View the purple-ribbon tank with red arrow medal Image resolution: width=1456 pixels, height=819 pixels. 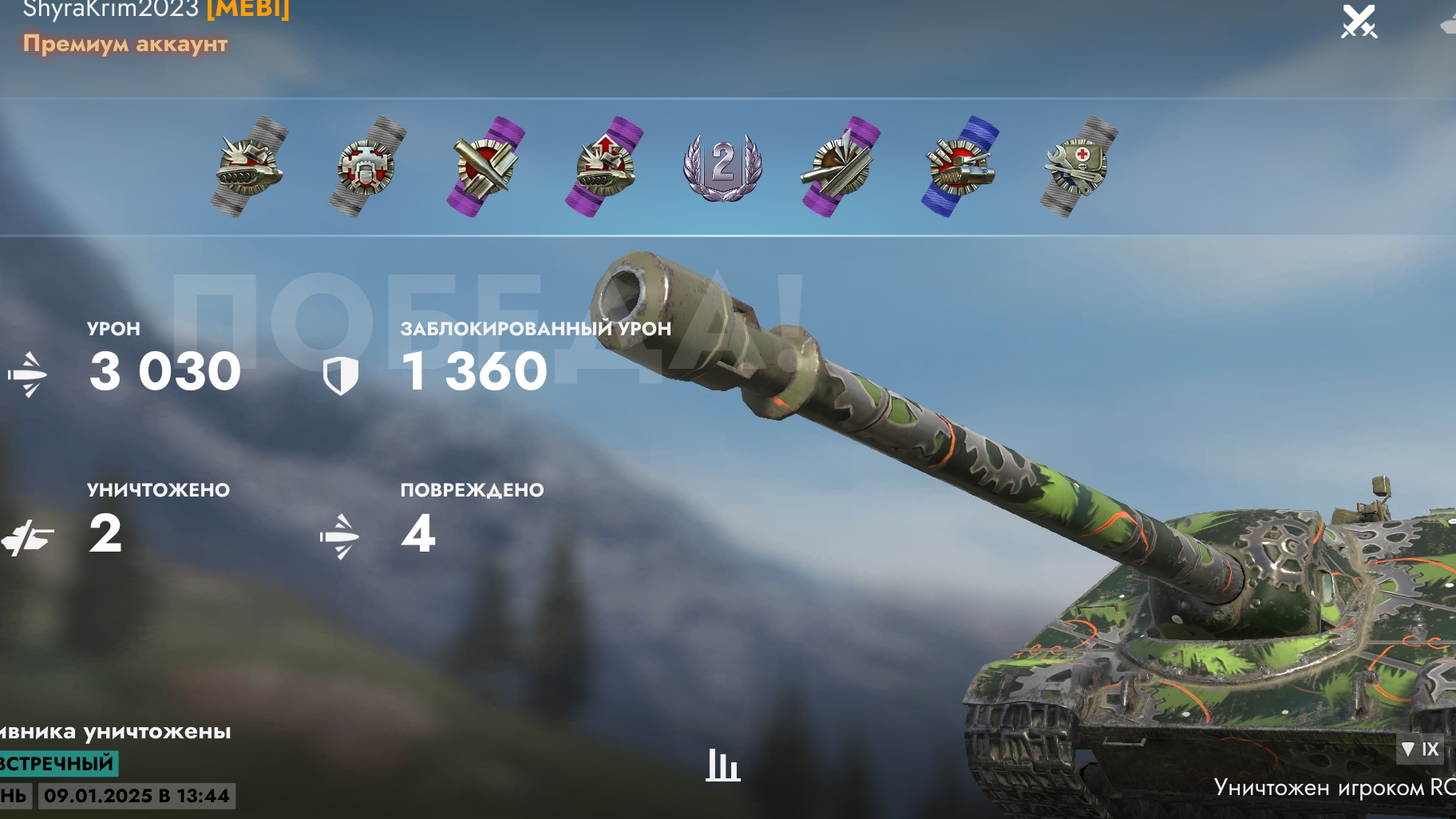pyautogui.click(x=604, y=167)
